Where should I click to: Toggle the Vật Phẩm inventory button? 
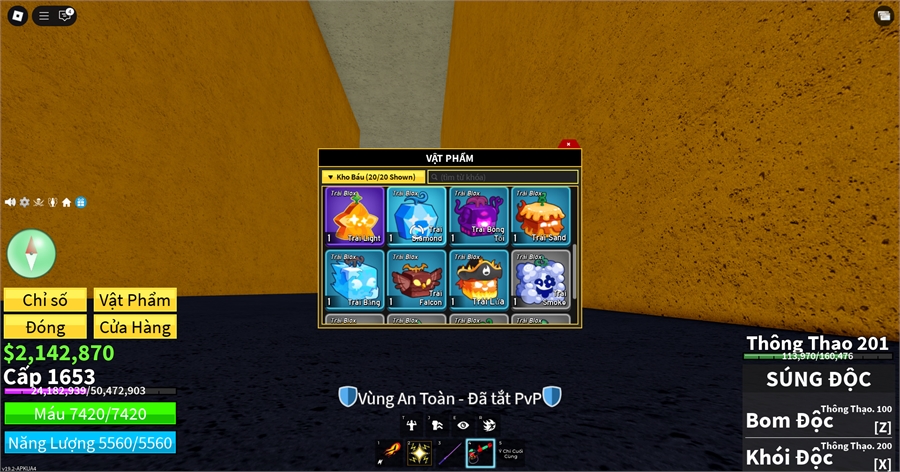(135, 300)
